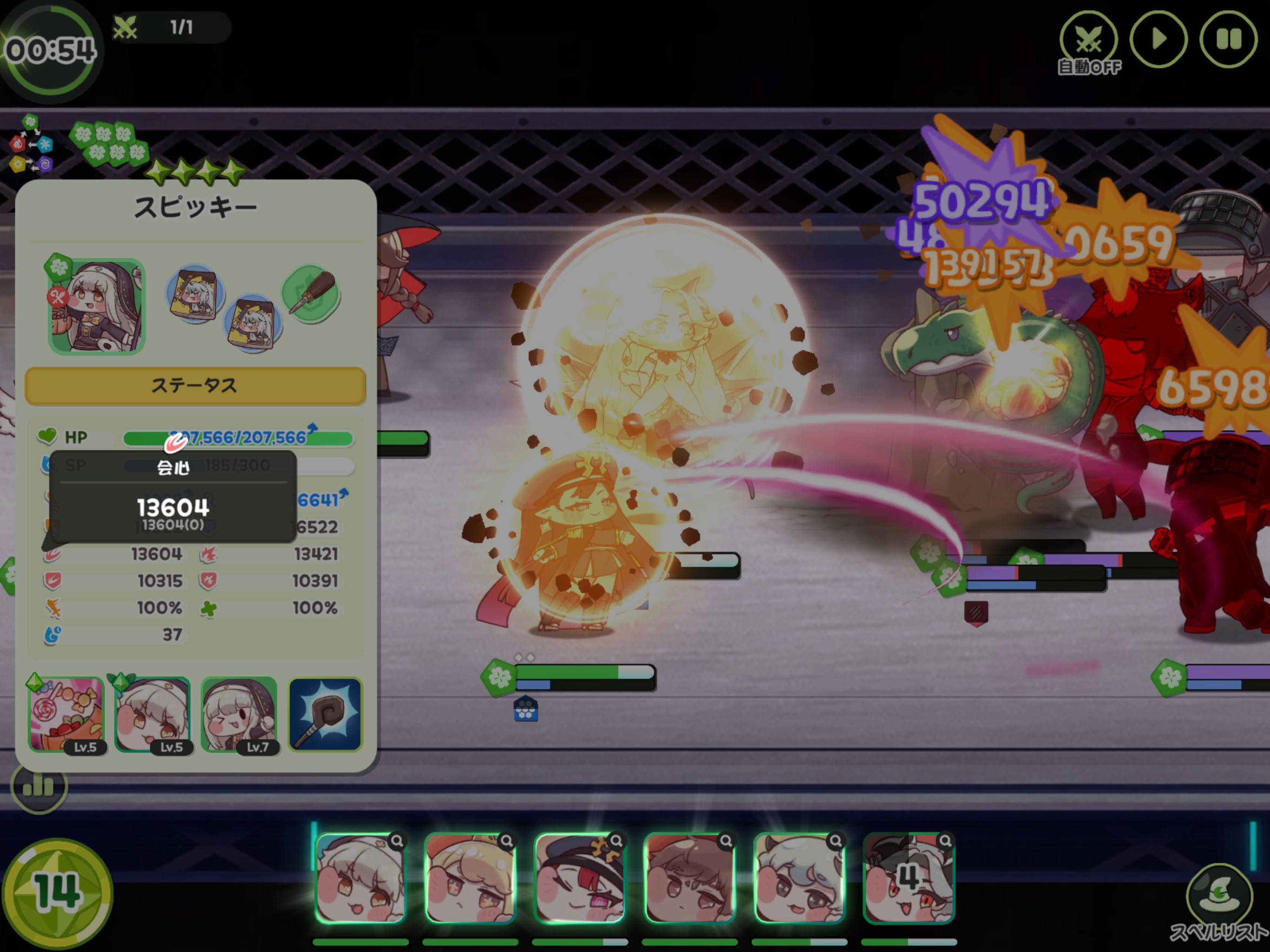Select the blonde-haired unit card

pos(470,878)
